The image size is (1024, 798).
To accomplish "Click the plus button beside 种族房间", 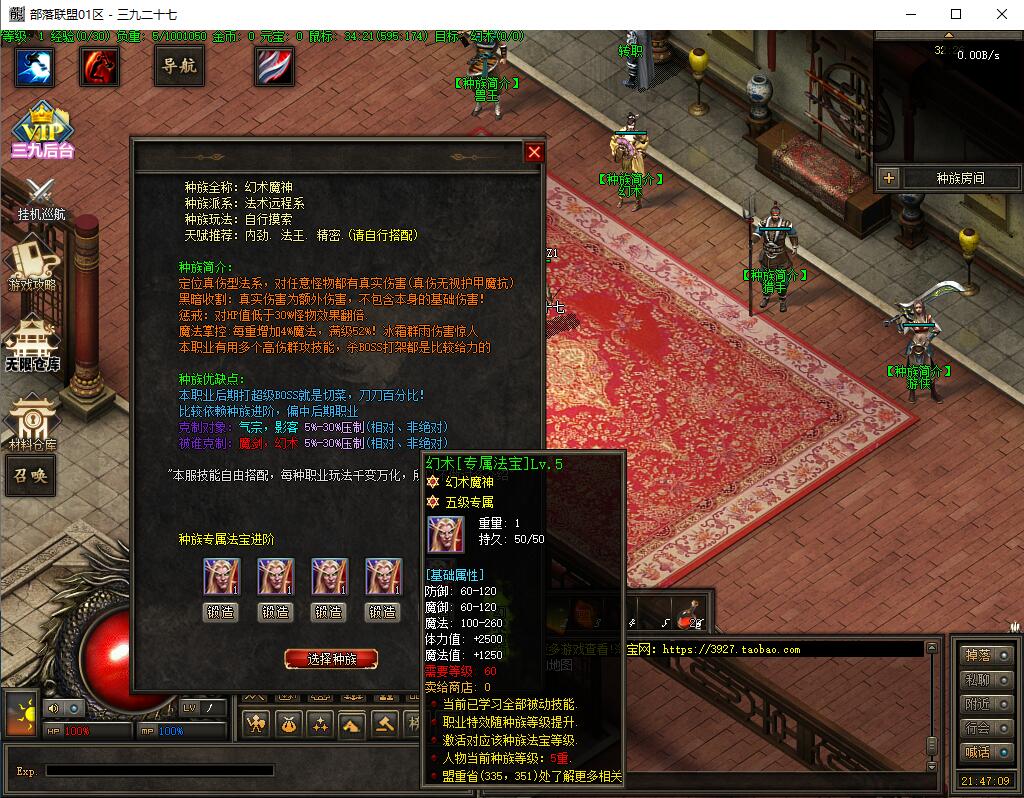I will click(889, 178).
